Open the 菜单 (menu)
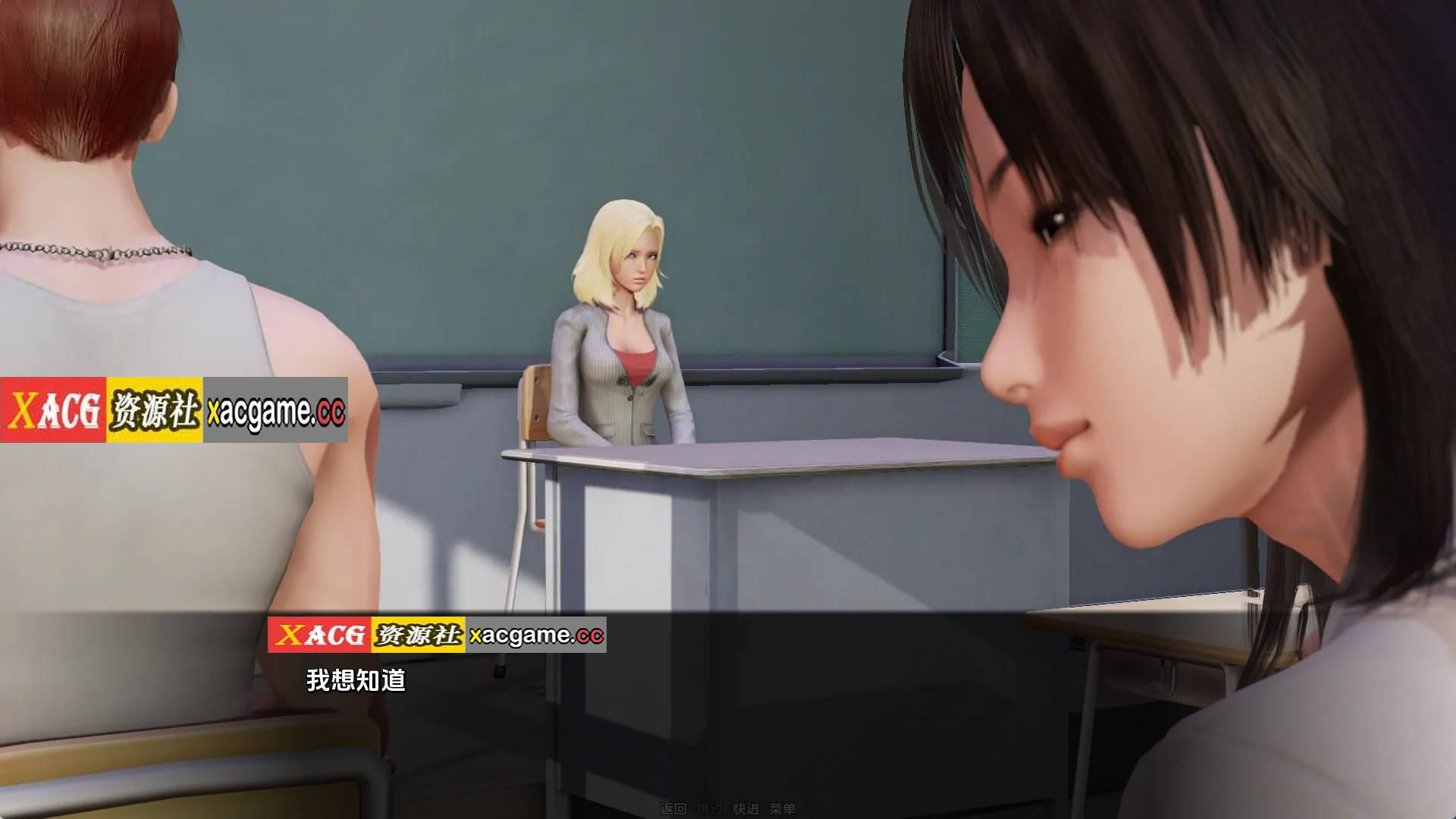The width and height of the screenshot is (1456, 819). pyautogui.click(x=782, y=808)
